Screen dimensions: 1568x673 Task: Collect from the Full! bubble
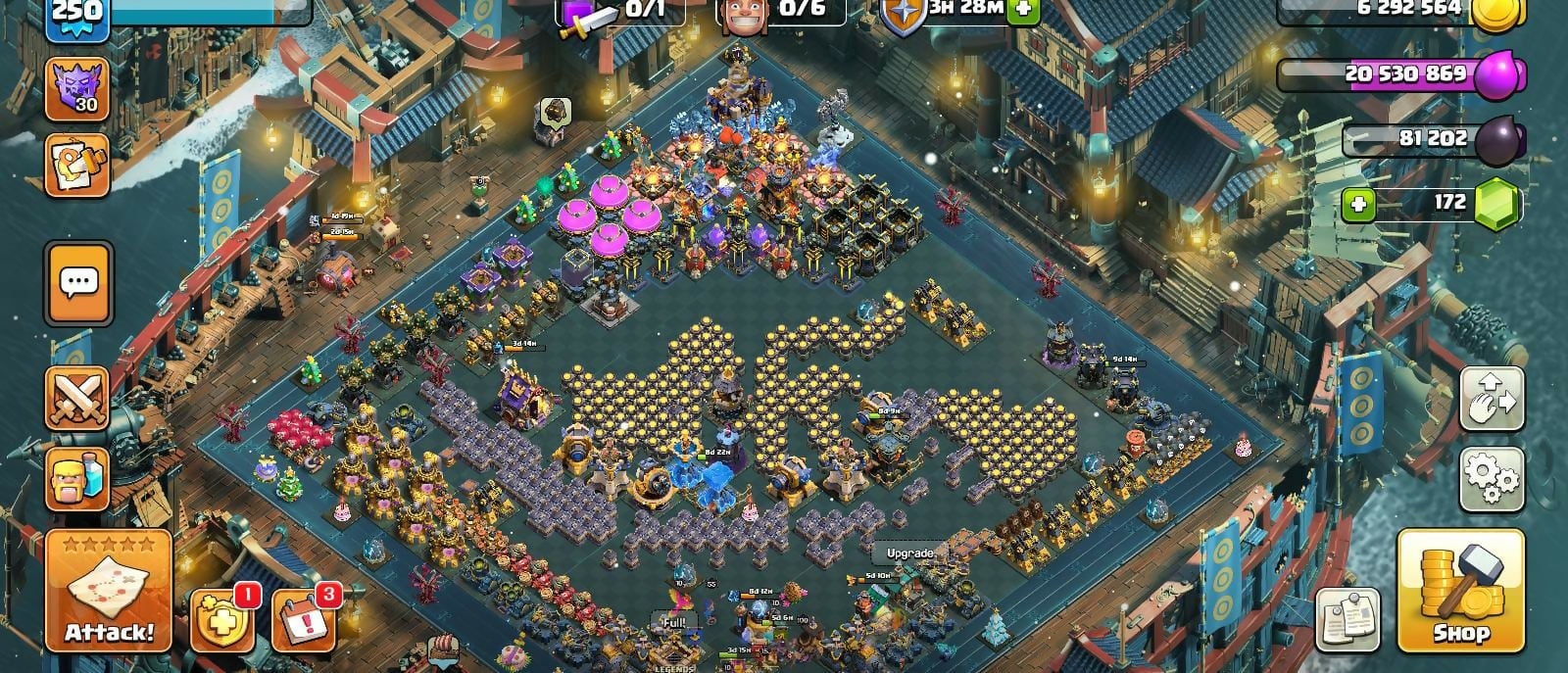(674, 621)
